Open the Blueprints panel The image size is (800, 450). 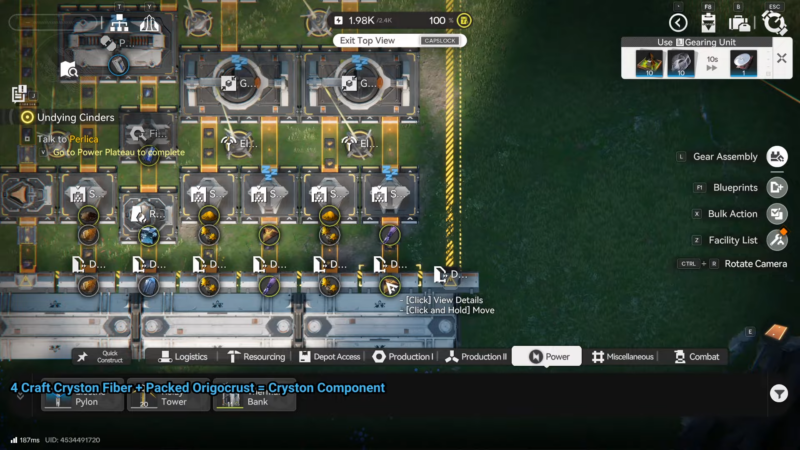coord(777,187)
